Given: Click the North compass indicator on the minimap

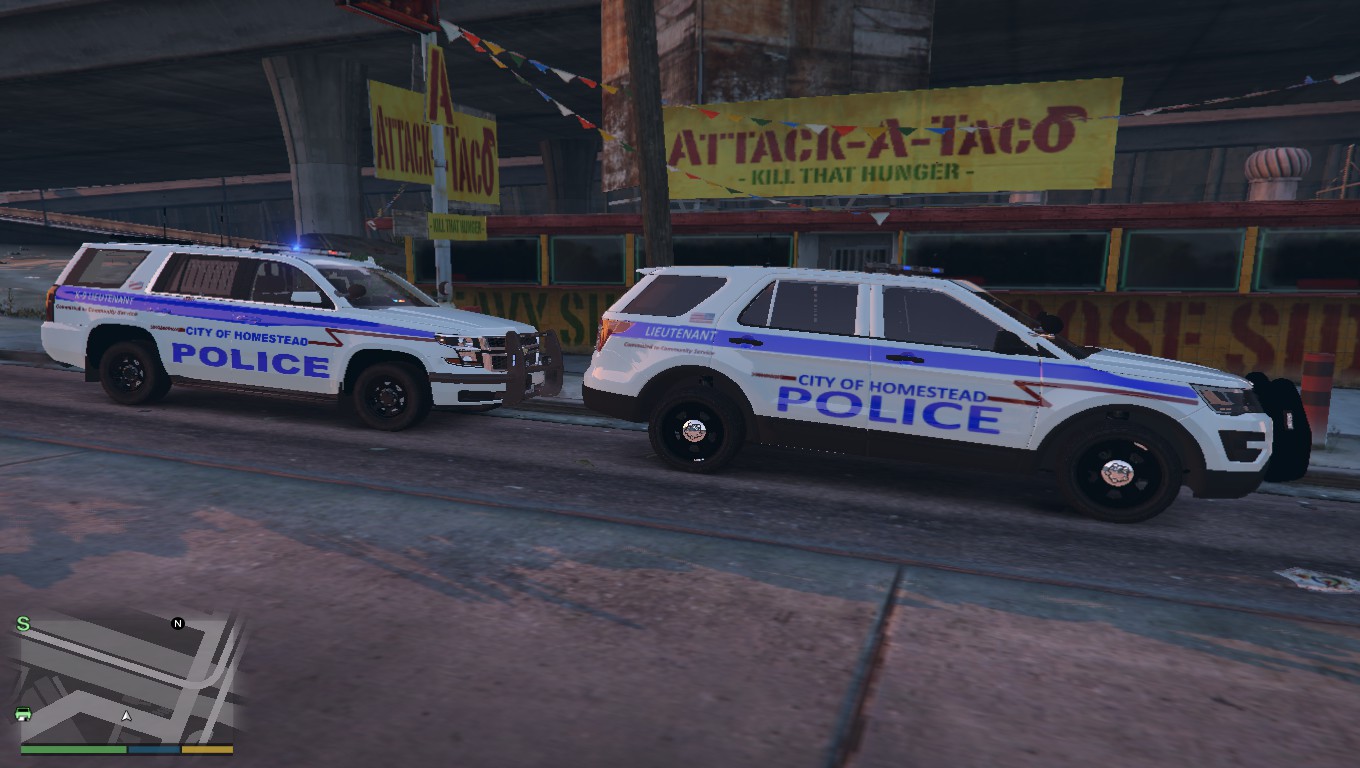Looking at the screenshot, I should [x=178, y=622].
